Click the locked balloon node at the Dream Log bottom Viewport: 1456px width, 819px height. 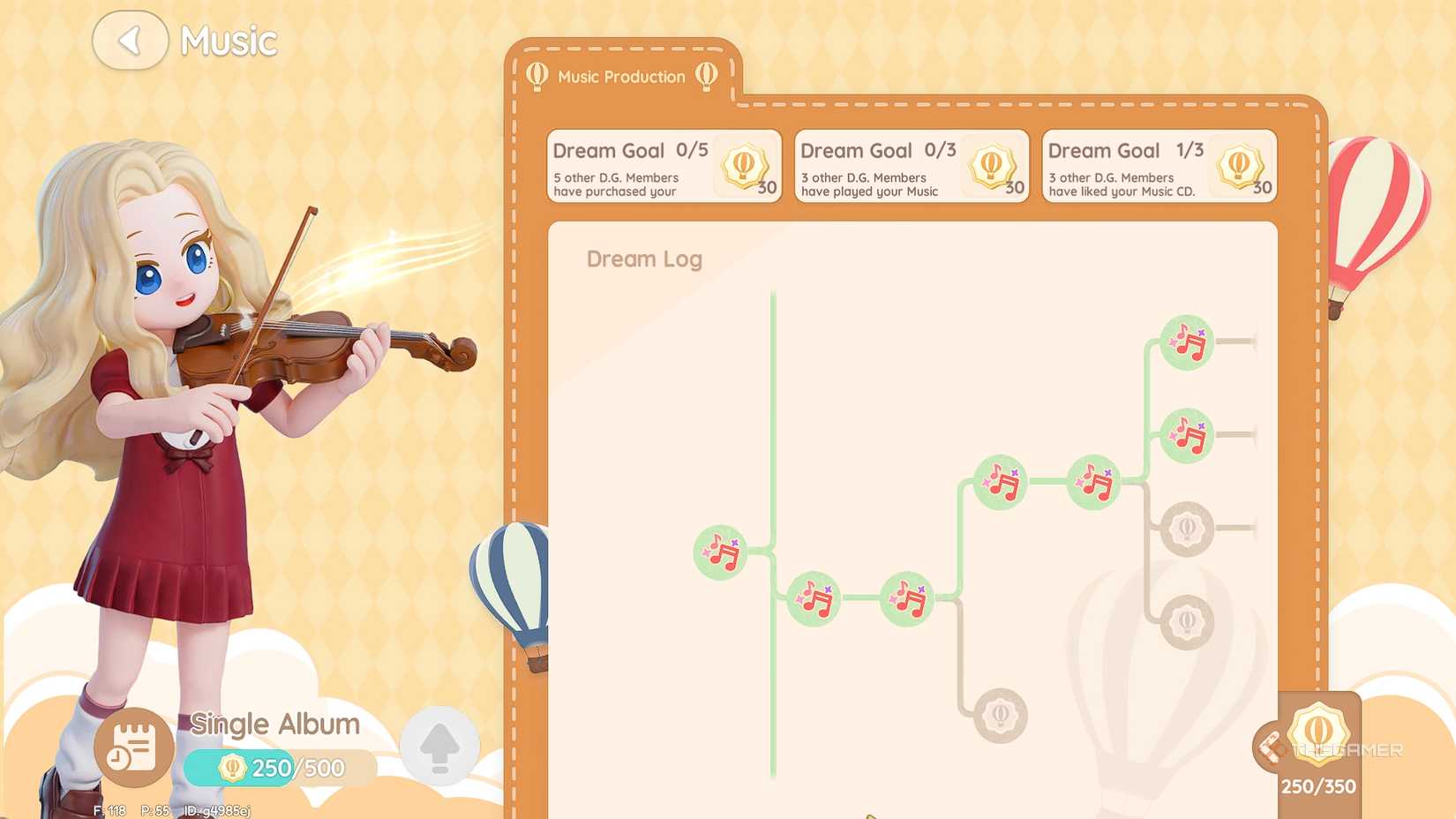pos(1000,716)
